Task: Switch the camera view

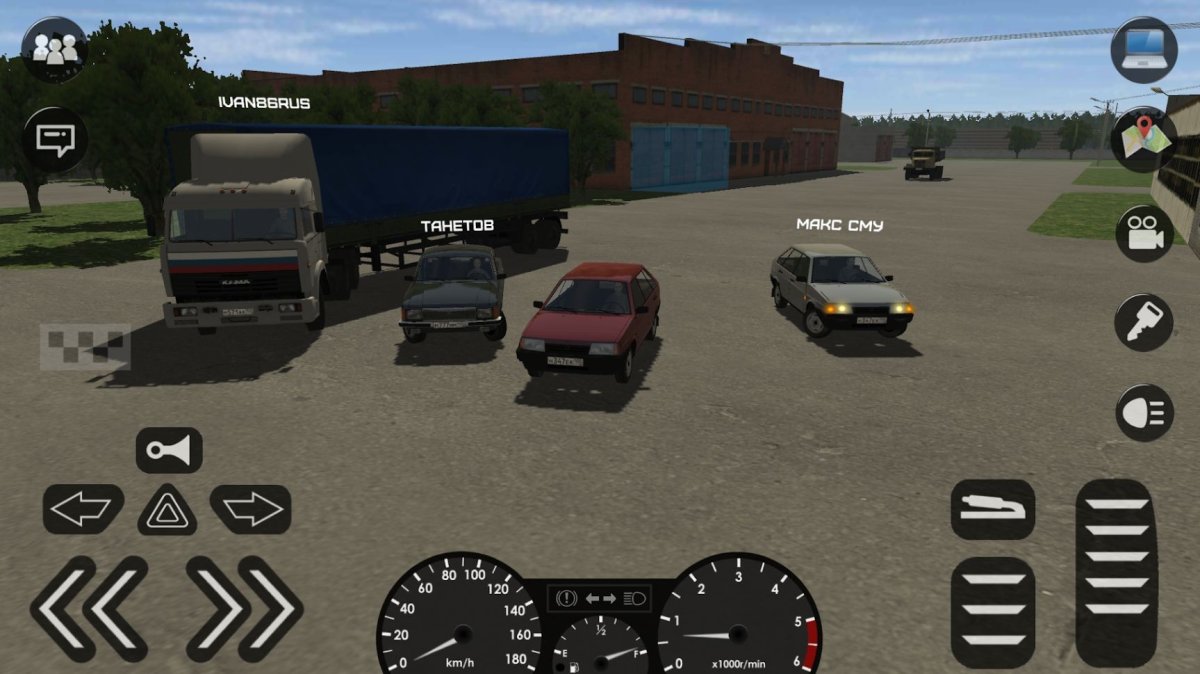Action: click(1144, 234)
